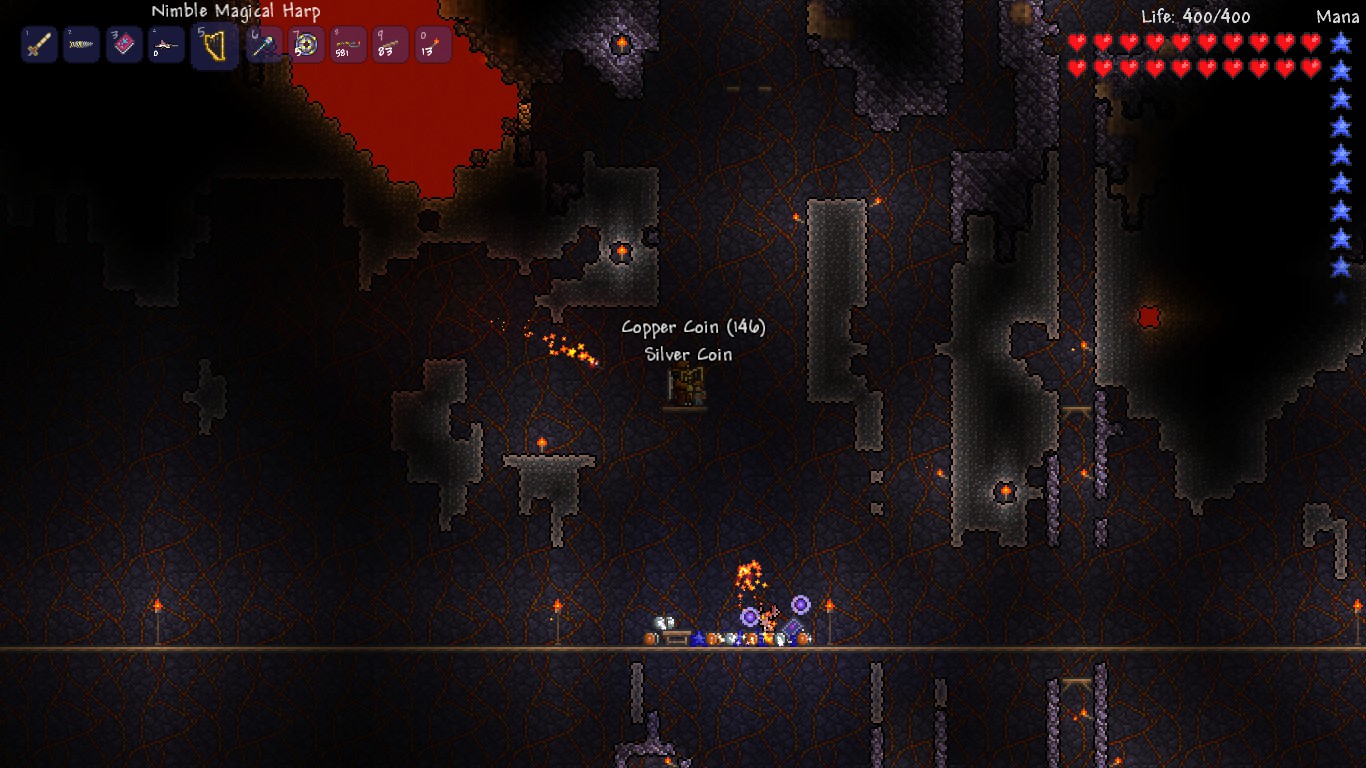Select the sword in hotbar slot 1
Viewport: 1366px width, 768px height.
click(x=38, y=44)
